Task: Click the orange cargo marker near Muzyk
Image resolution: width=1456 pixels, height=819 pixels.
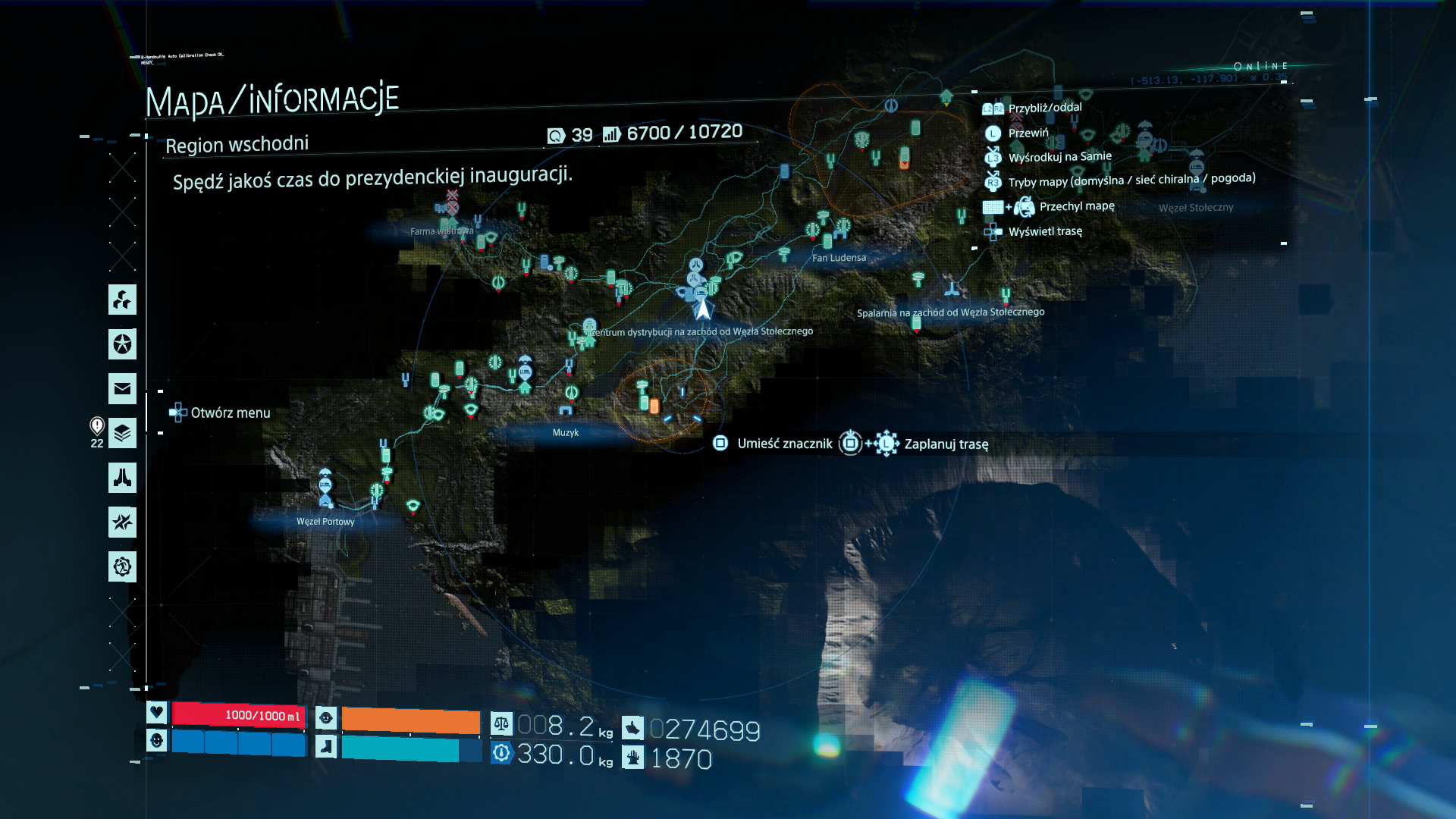Action: [x=654, y=407]
